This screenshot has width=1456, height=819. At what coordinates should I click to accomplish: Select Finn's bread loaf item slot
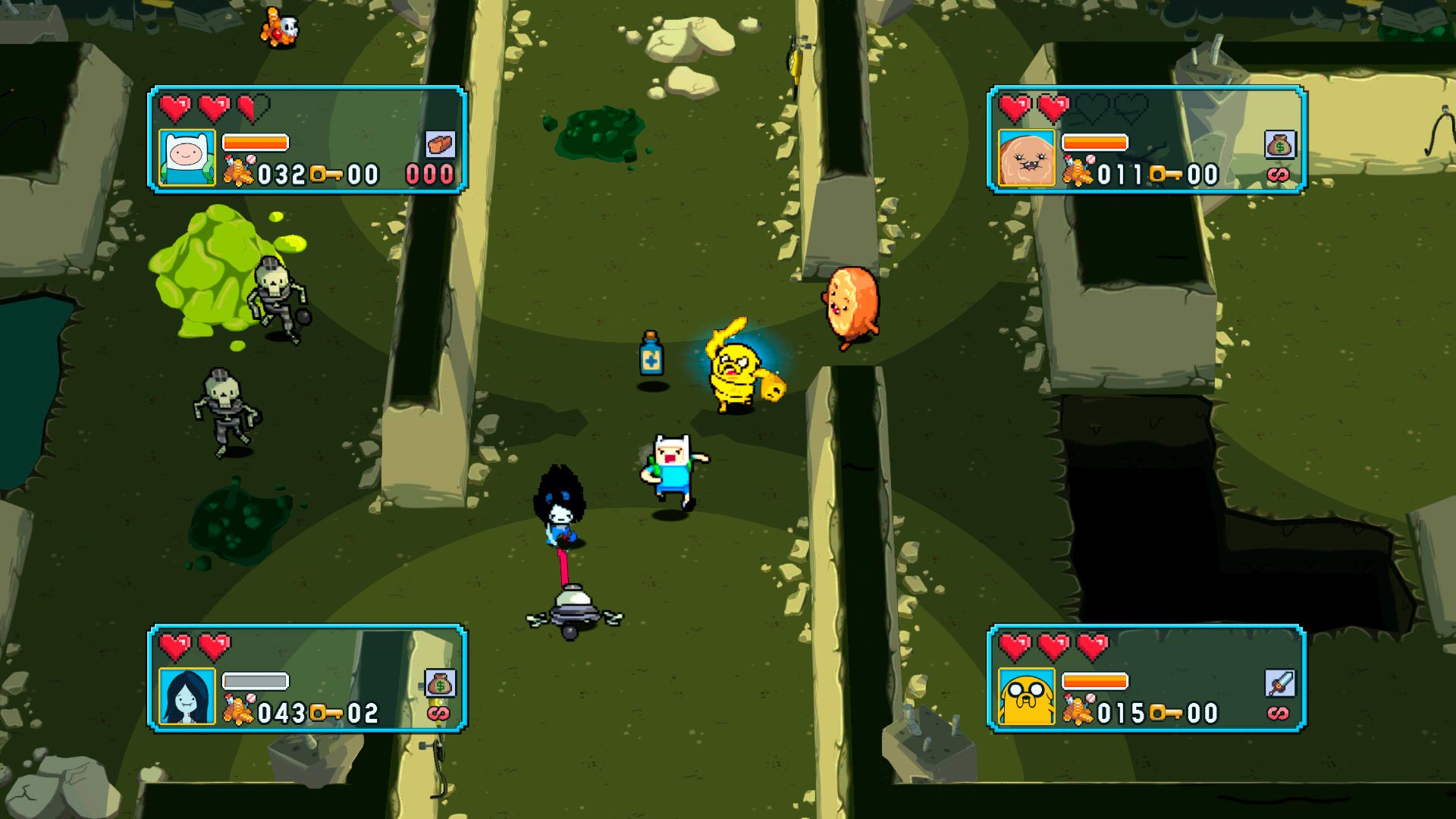tap(440, 144)
